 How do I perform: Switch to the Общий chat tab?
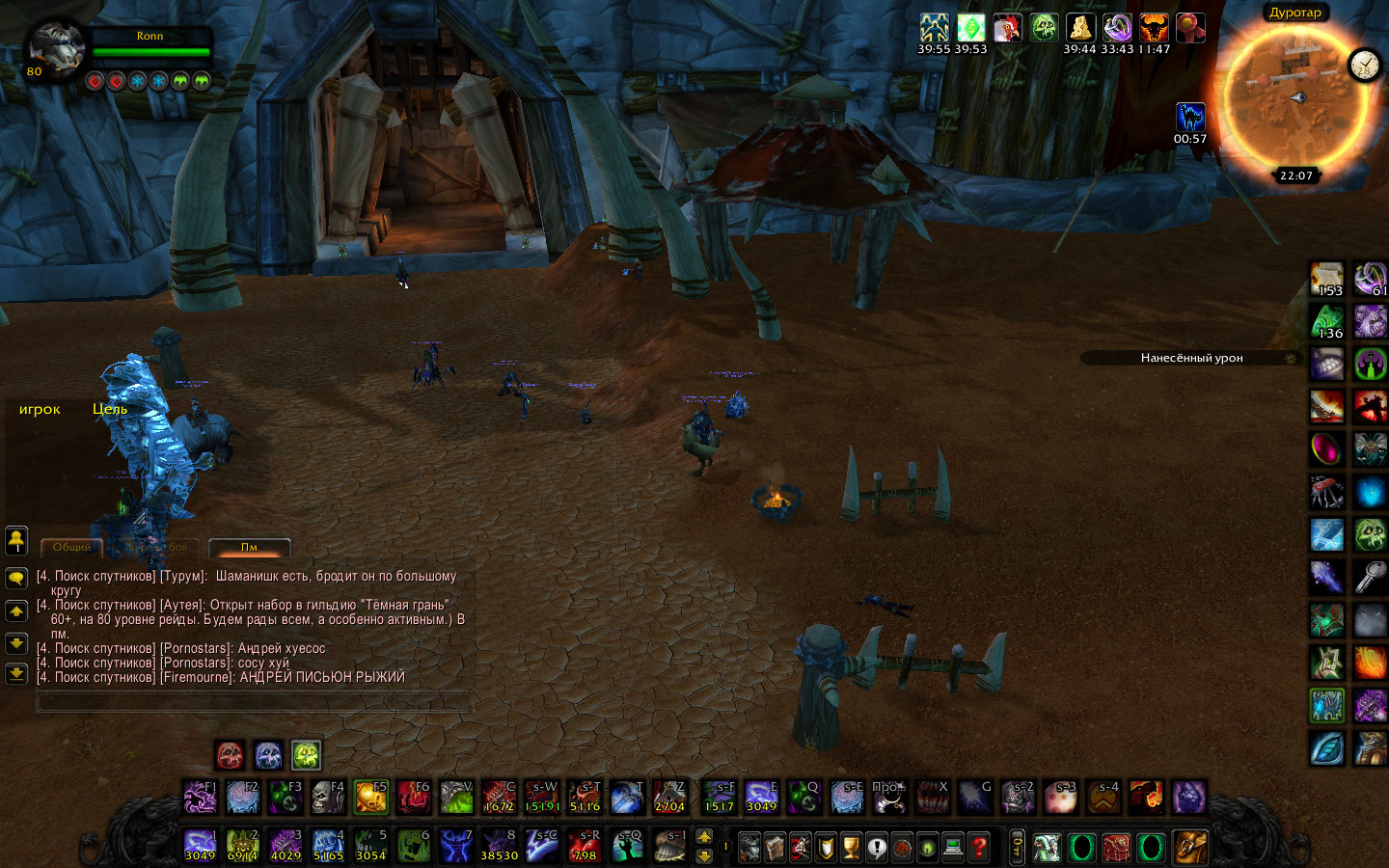[72, 547]
